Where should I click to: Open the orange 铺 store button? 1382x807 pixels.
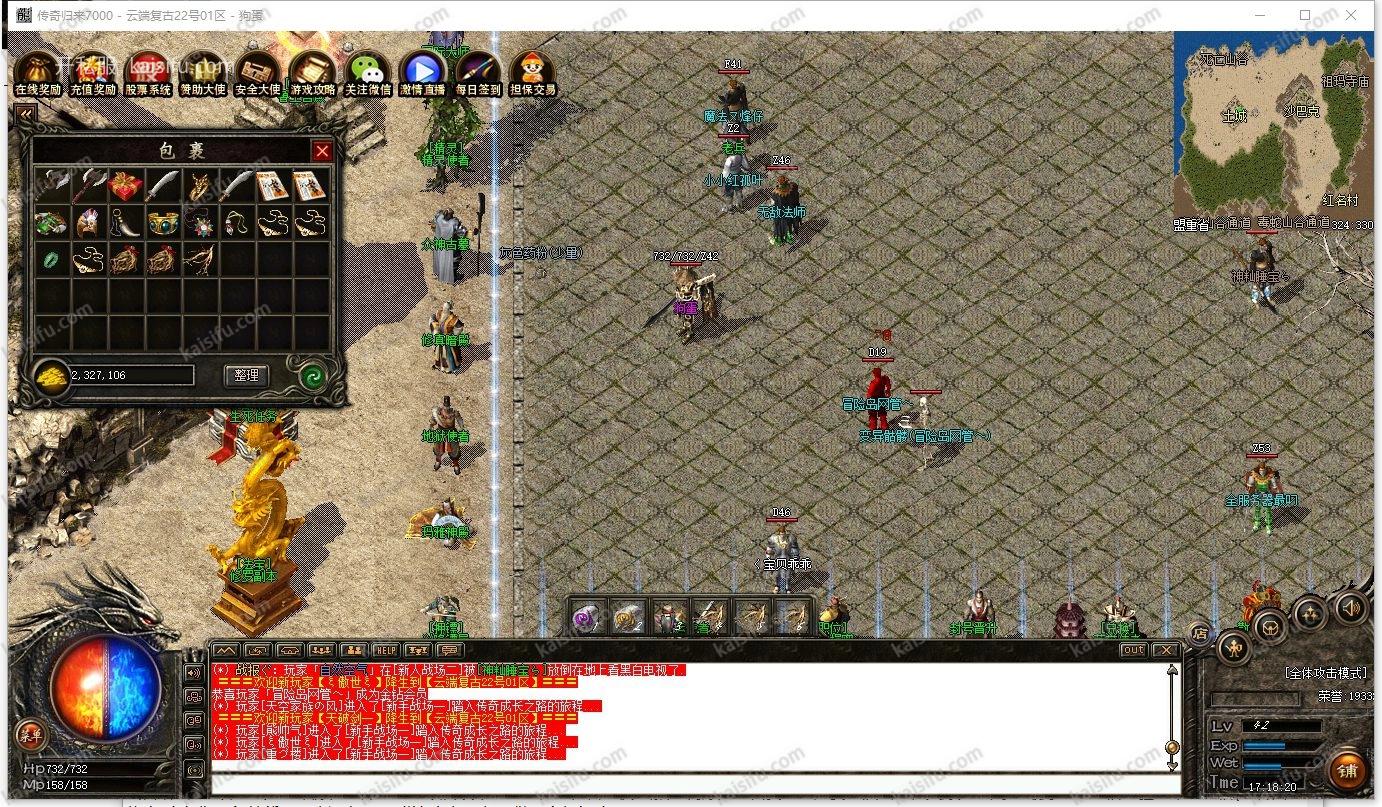pyautogui.click(x=1348, y=771)
